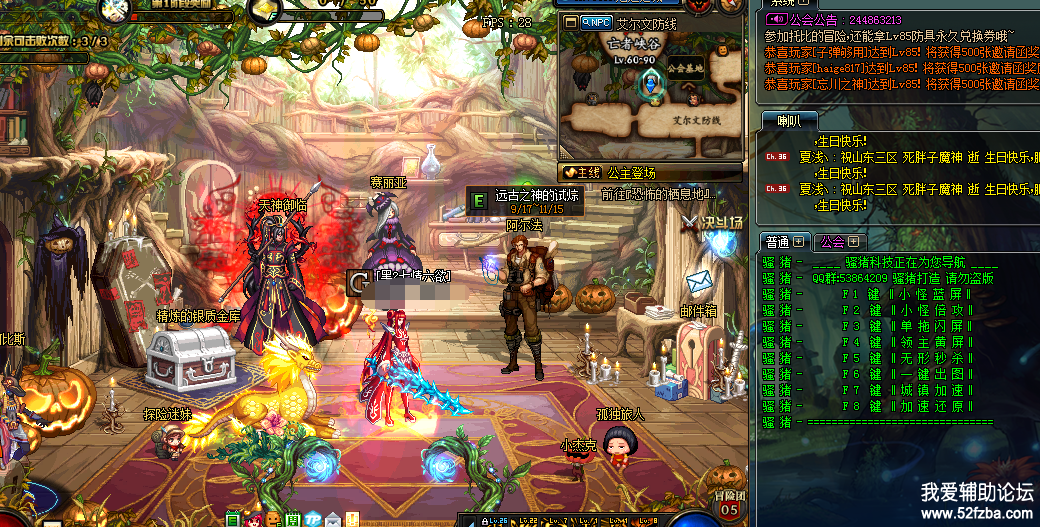The image size is (1040, 527).
Task: Click the green 周 weekly icon
Action: (293, 520)
